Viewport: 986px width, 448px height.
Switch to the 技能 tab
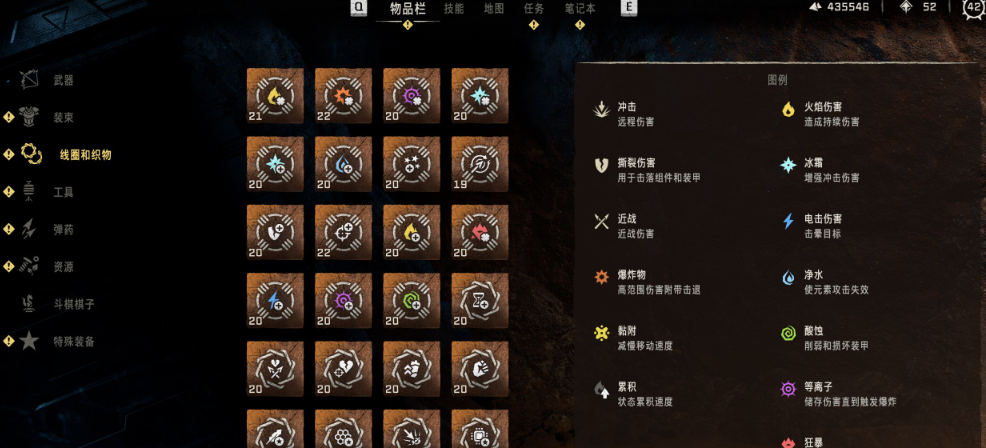tap(454, 9)
